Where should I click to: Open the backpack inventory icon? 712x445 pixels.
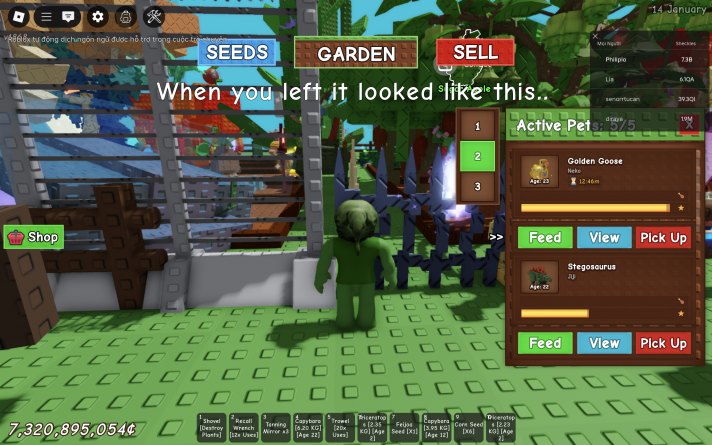(125, 16)
